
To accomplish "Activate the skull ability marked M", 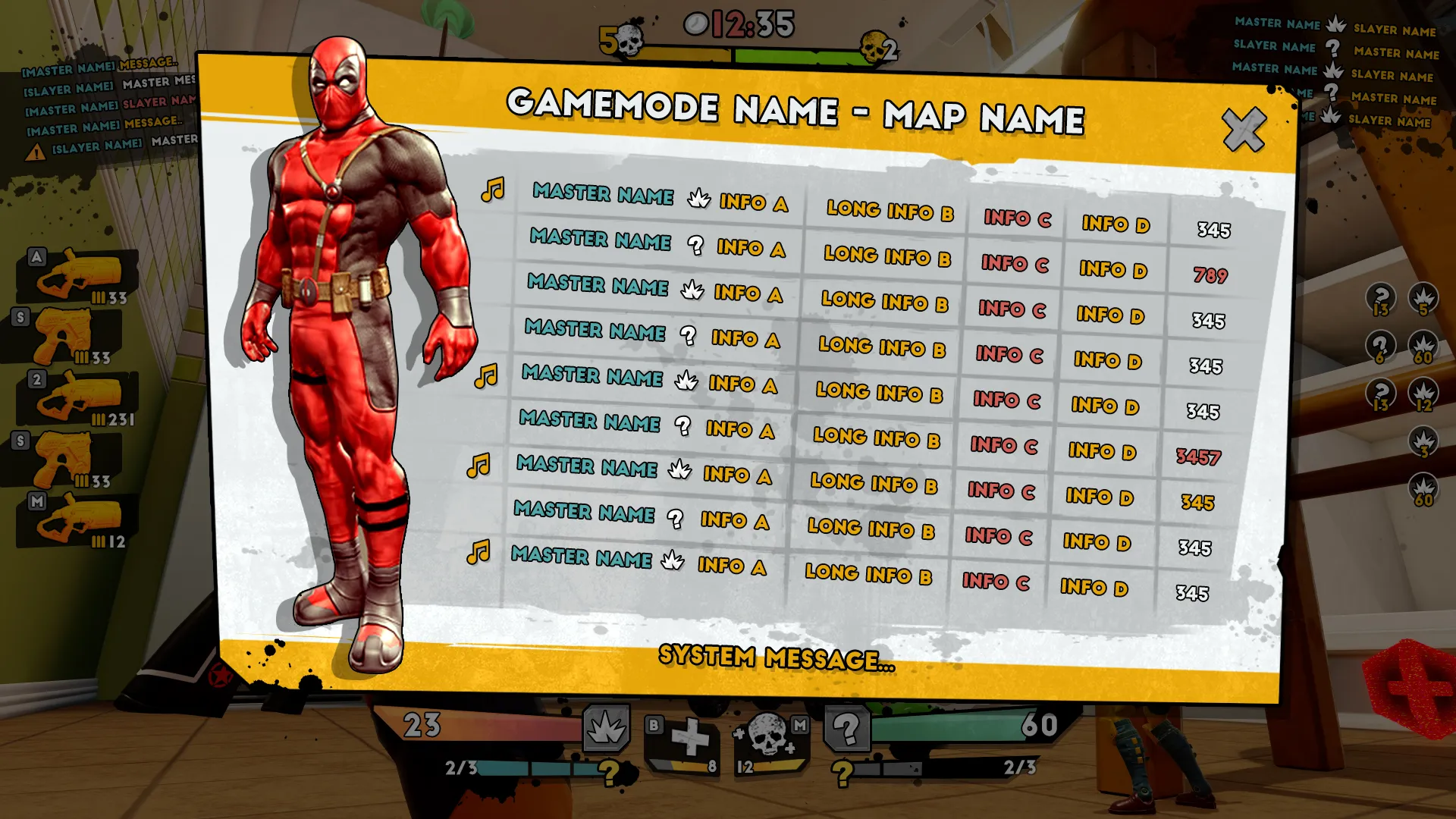I will (769, 736).
